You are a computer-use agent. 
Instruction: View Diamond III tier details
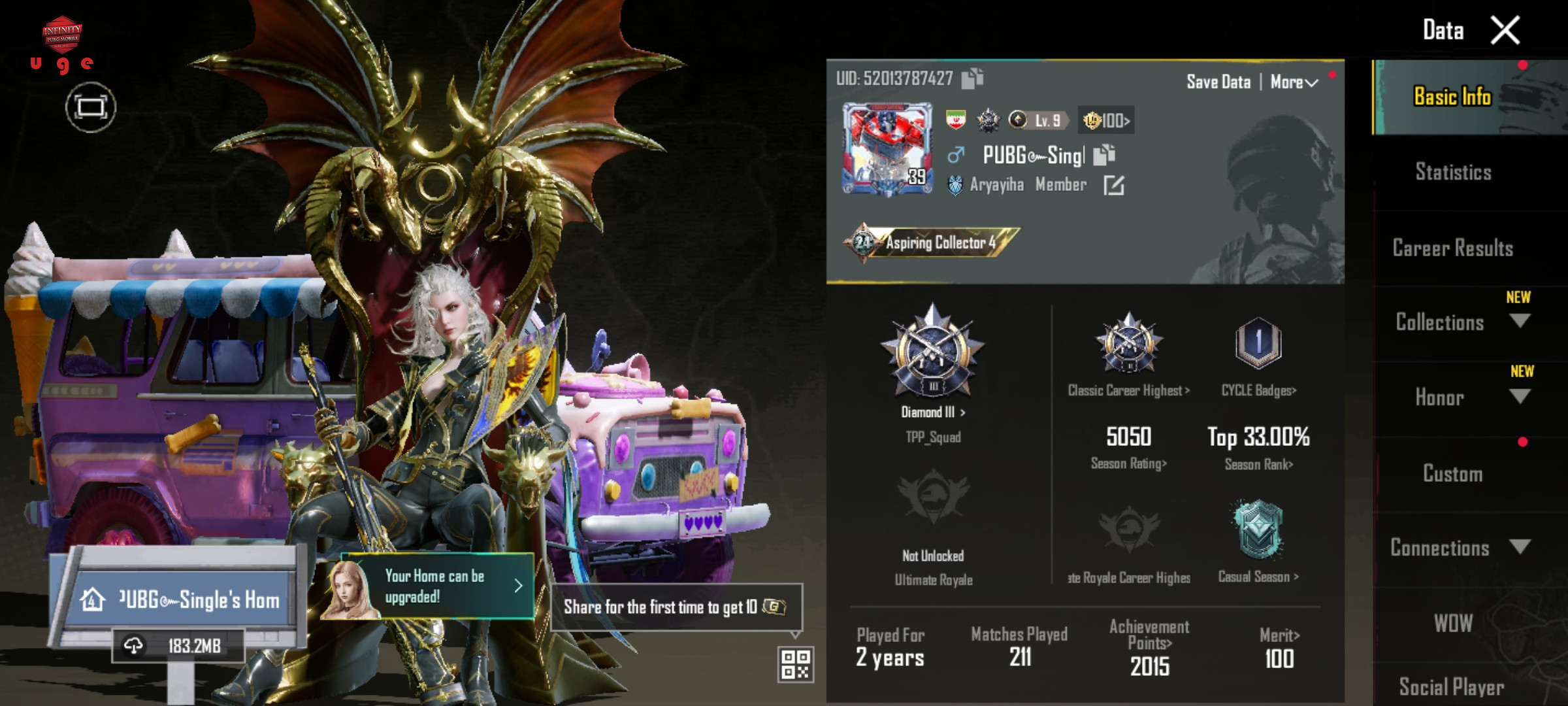pyautogui.click(x=933, y=412)
